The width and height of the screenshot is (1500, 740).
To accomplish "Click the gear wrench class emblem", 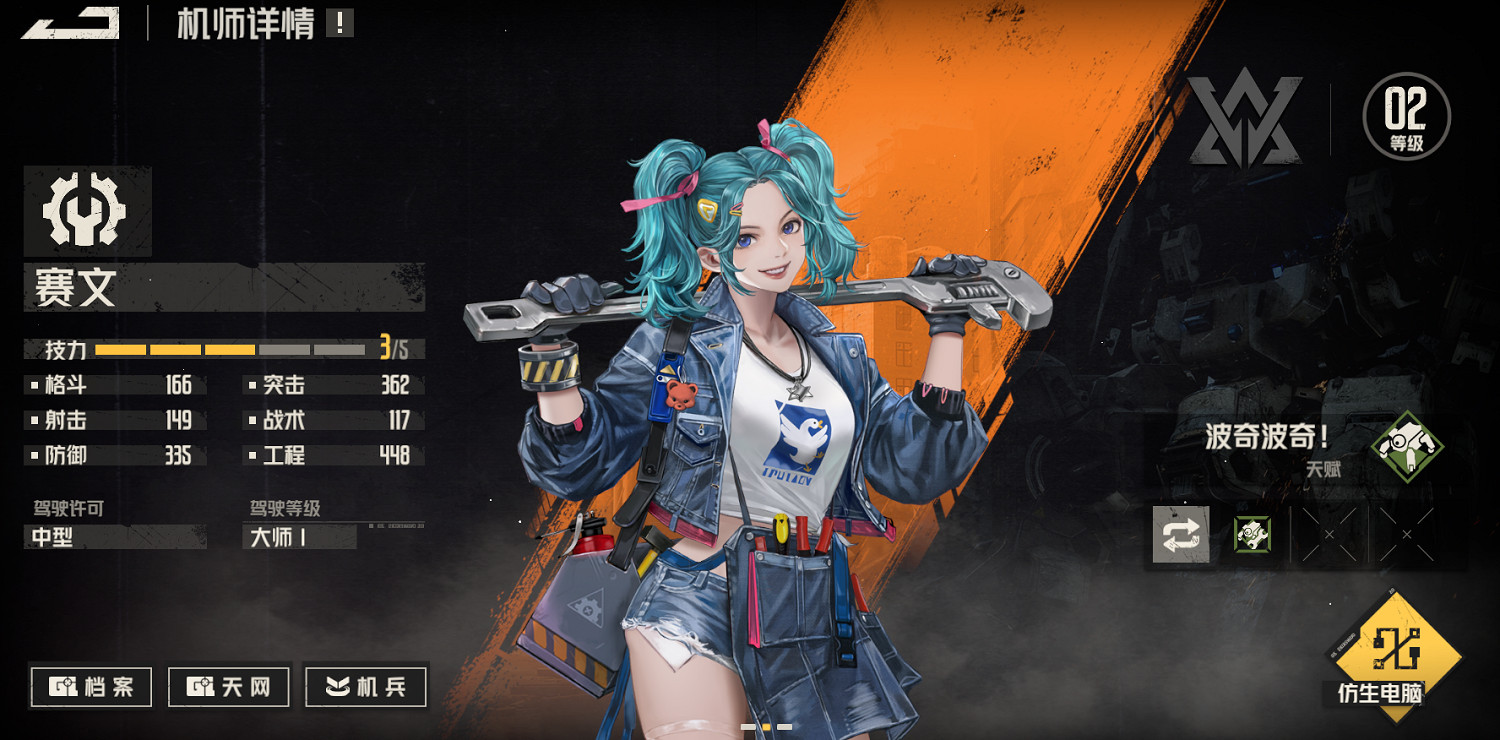I will pyautogui.click(x=85, y=211).
